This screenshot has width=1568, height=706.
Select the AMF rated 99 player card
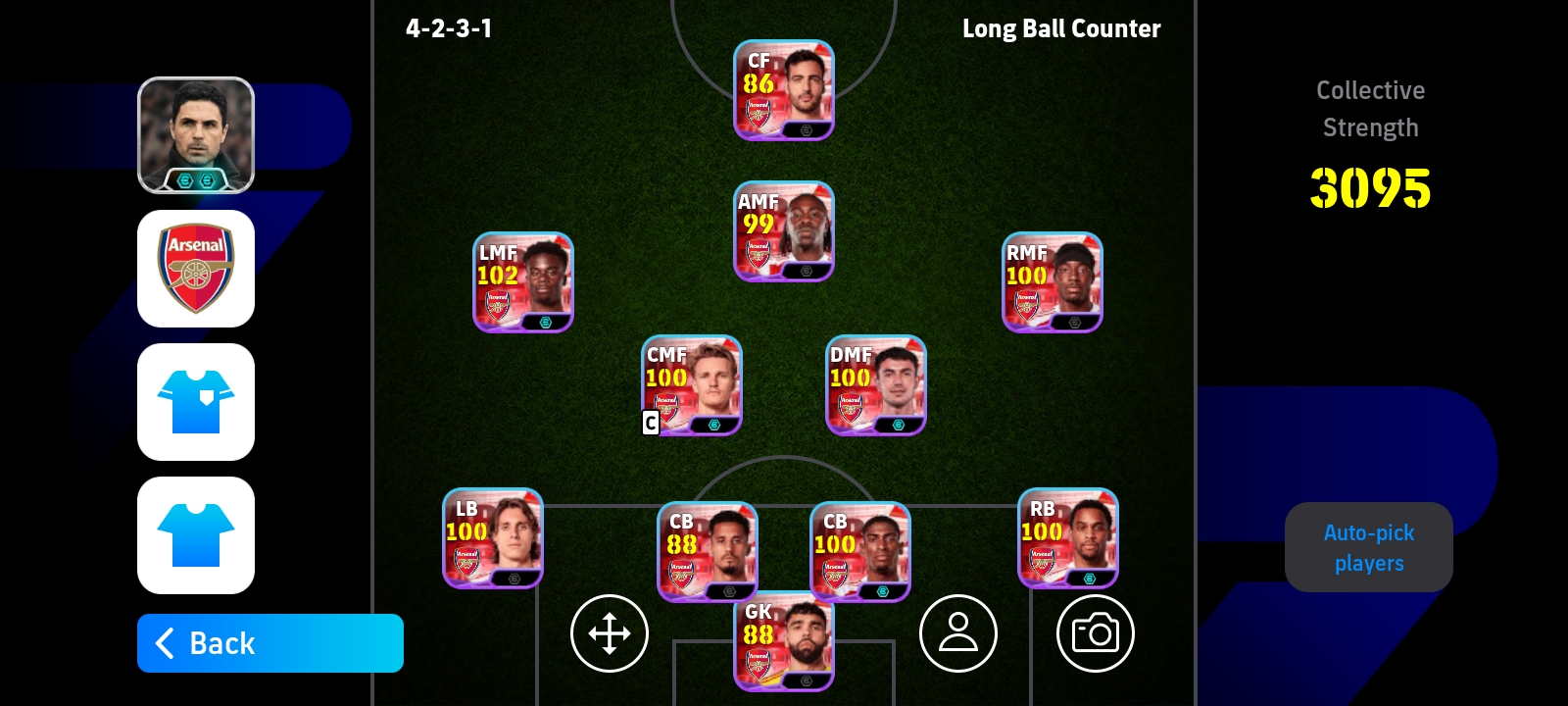point(783,231)
